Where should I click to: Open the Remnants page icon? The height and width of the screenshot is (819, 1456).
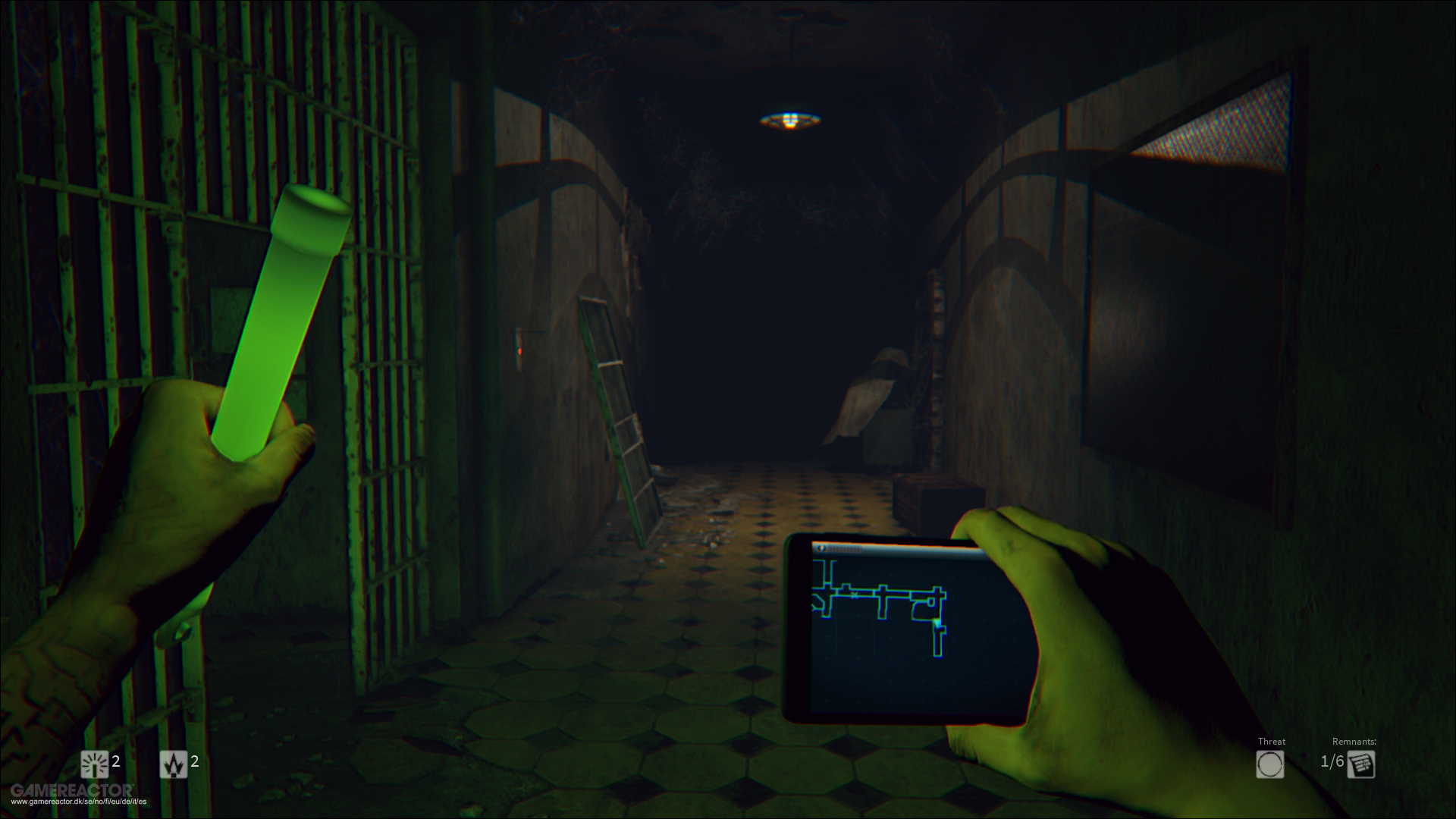coord(1361,764)
